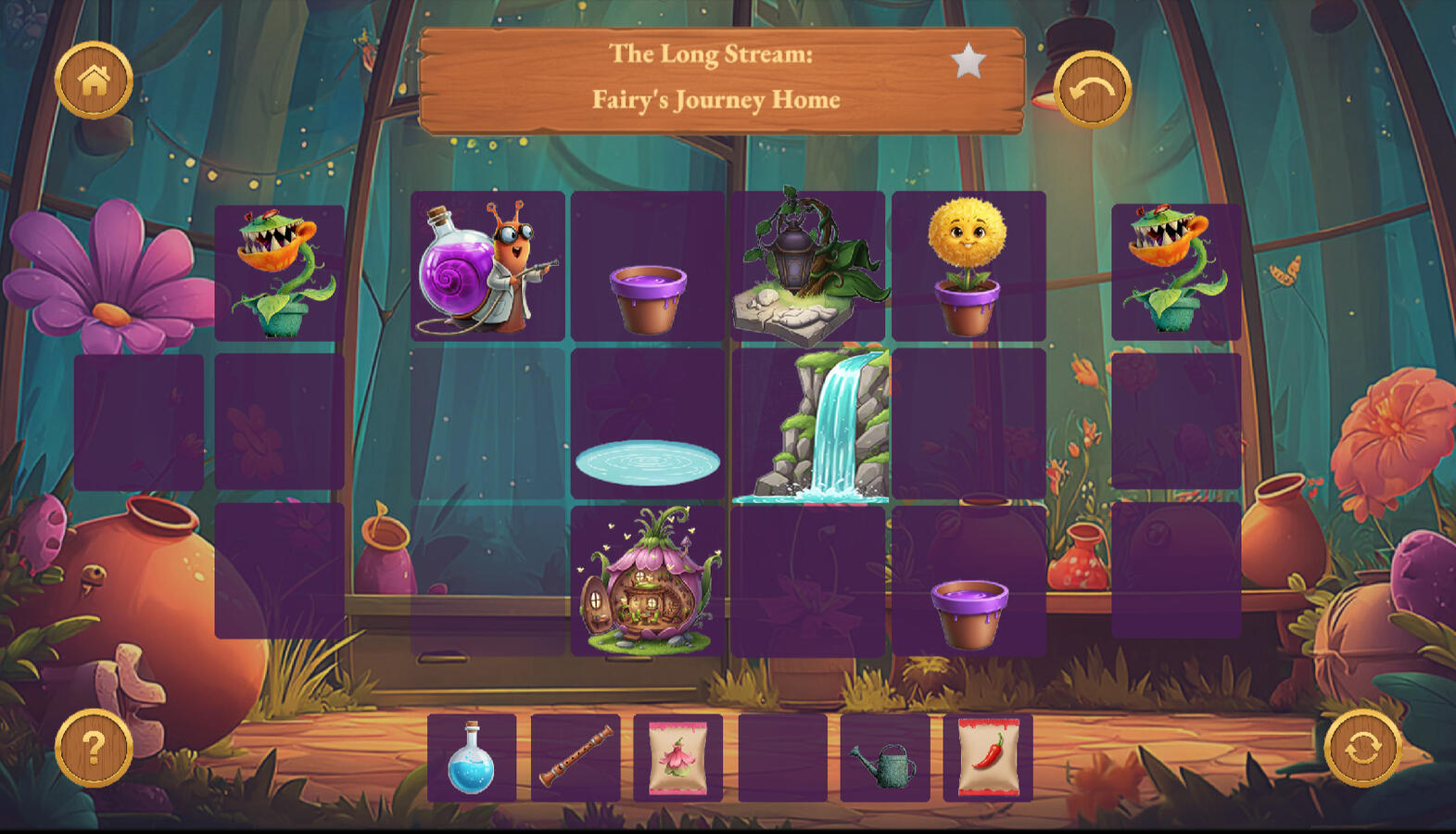Click the empty pot beside the fairy house row
The width and height of the screenshot is (1456, 834).
(x=969, y=612)
